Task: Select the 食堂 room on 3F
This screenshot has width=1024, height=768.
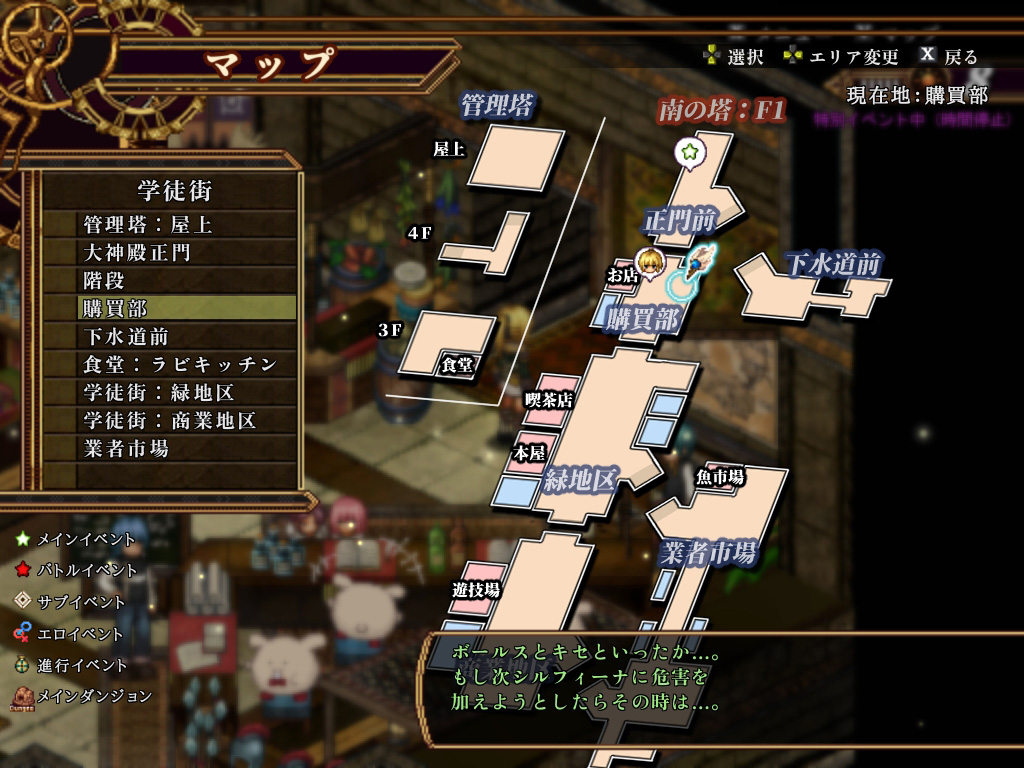Action: 456,345
